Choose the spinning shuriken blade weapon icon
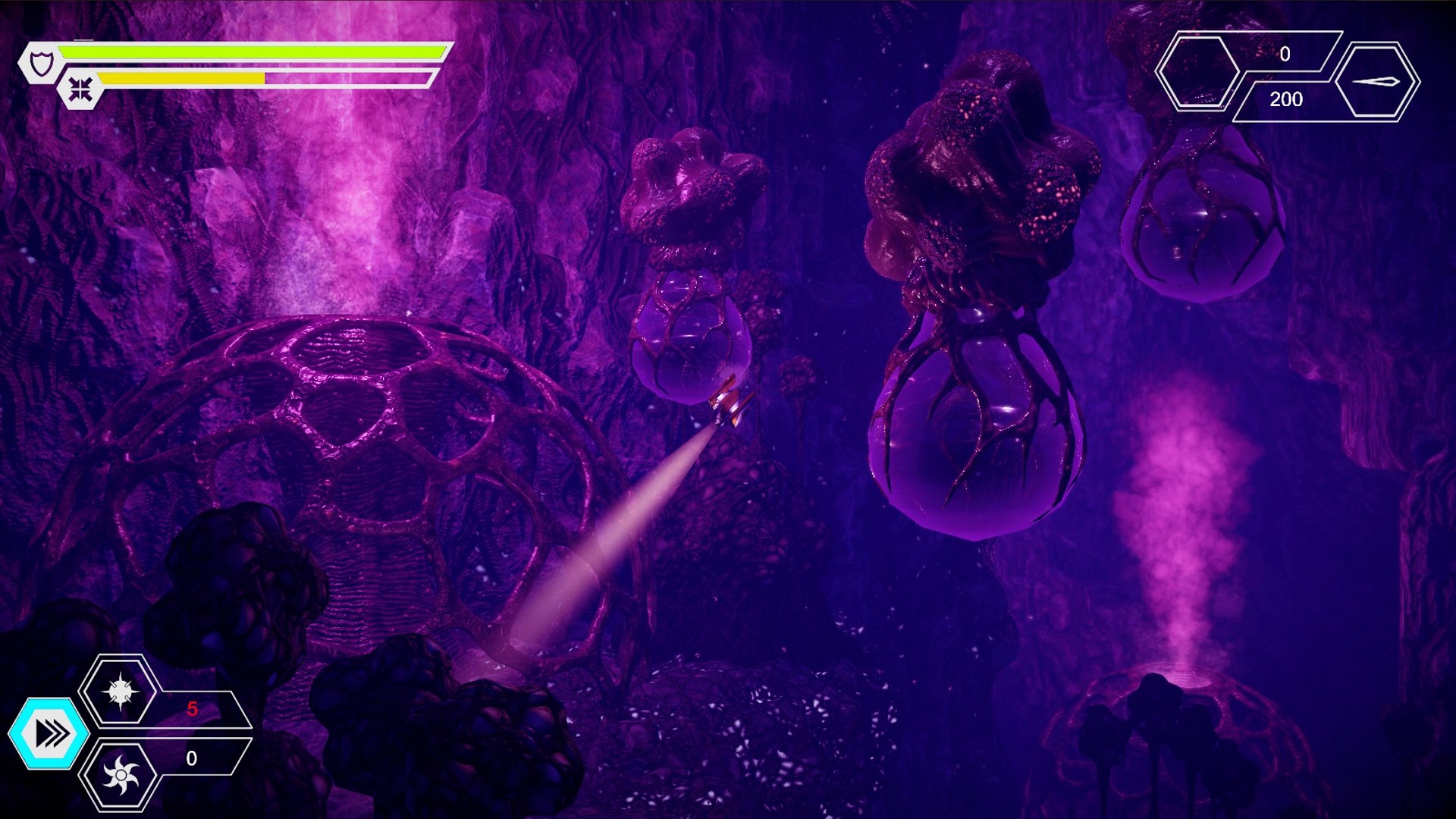1456x819 pixels. point(121,775)
